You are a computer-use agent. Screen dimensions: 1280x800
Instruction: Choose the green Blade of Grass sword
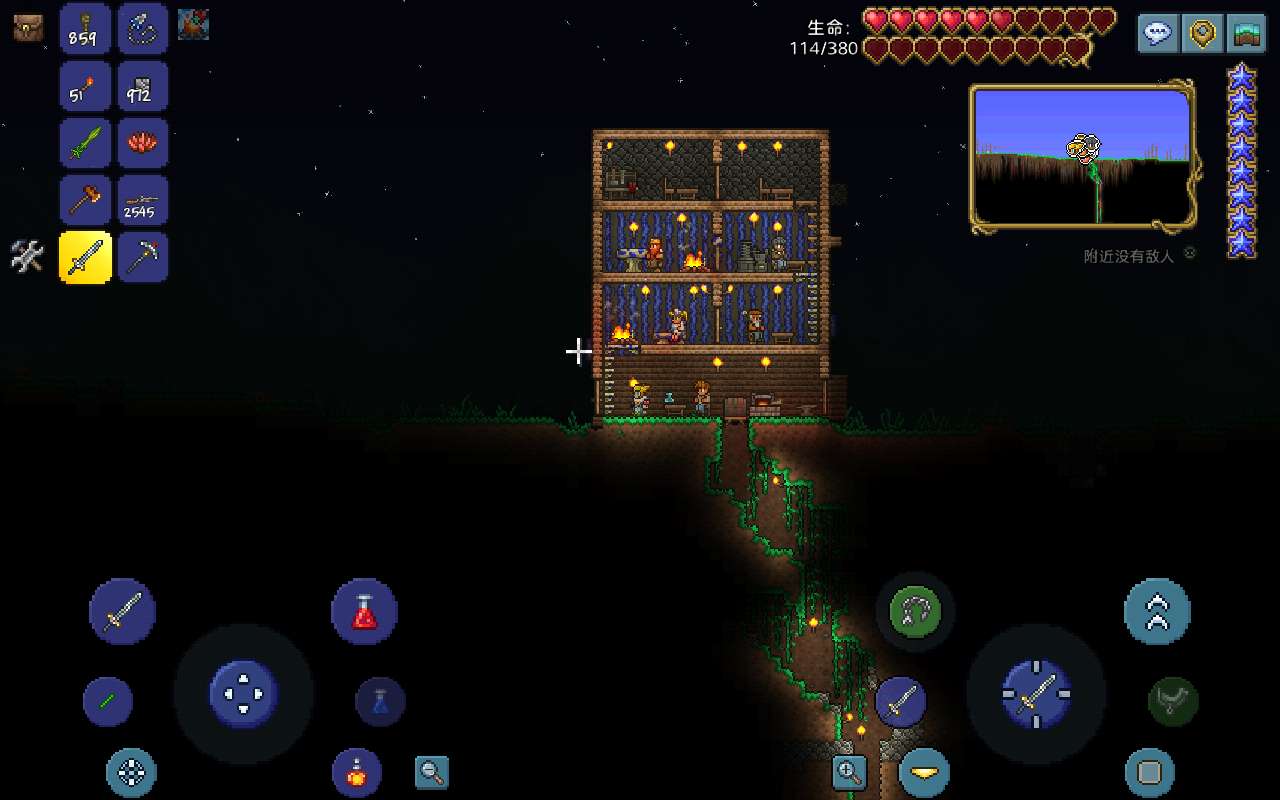tap(85, 143)
